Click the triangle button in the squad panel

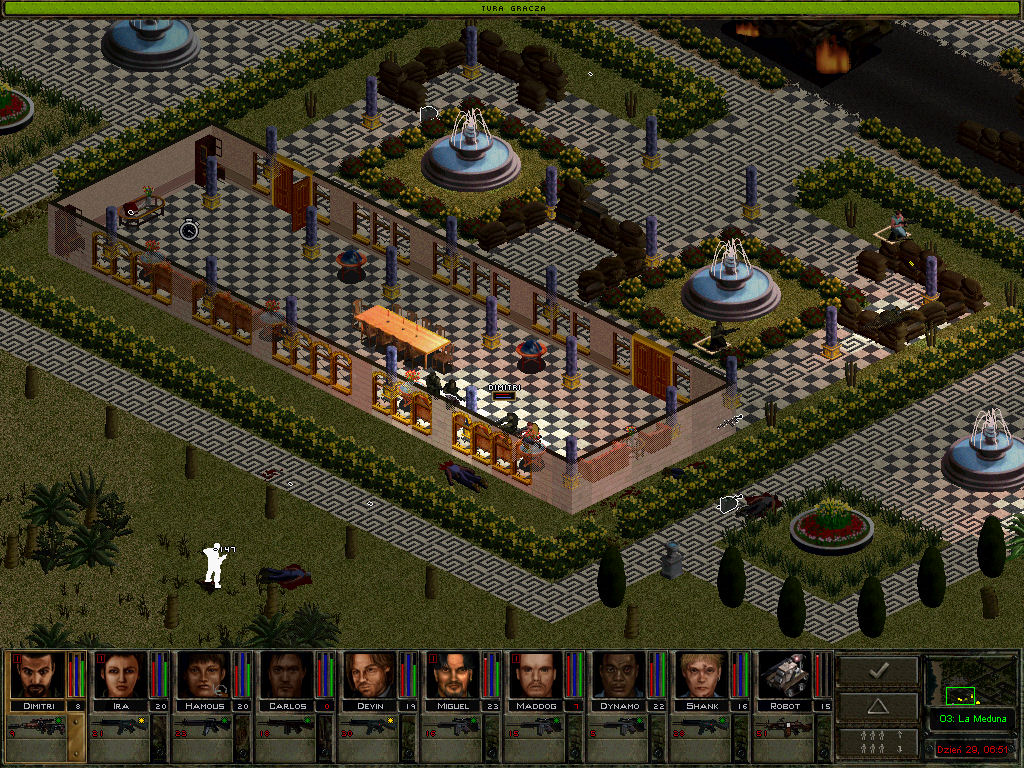(x=877, y=706)
